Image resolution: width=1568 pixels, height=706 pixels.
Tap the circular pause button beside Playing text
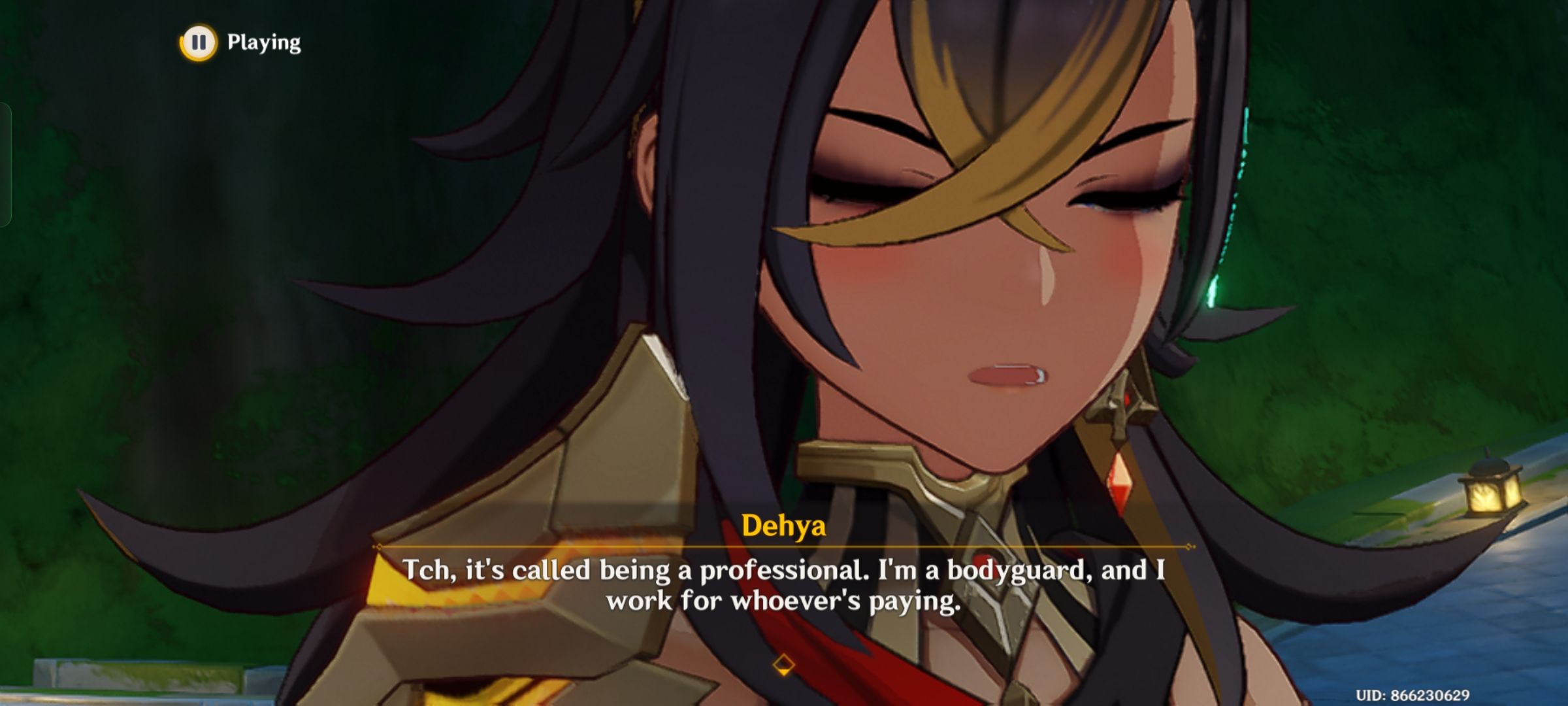[x=199, y=43]
